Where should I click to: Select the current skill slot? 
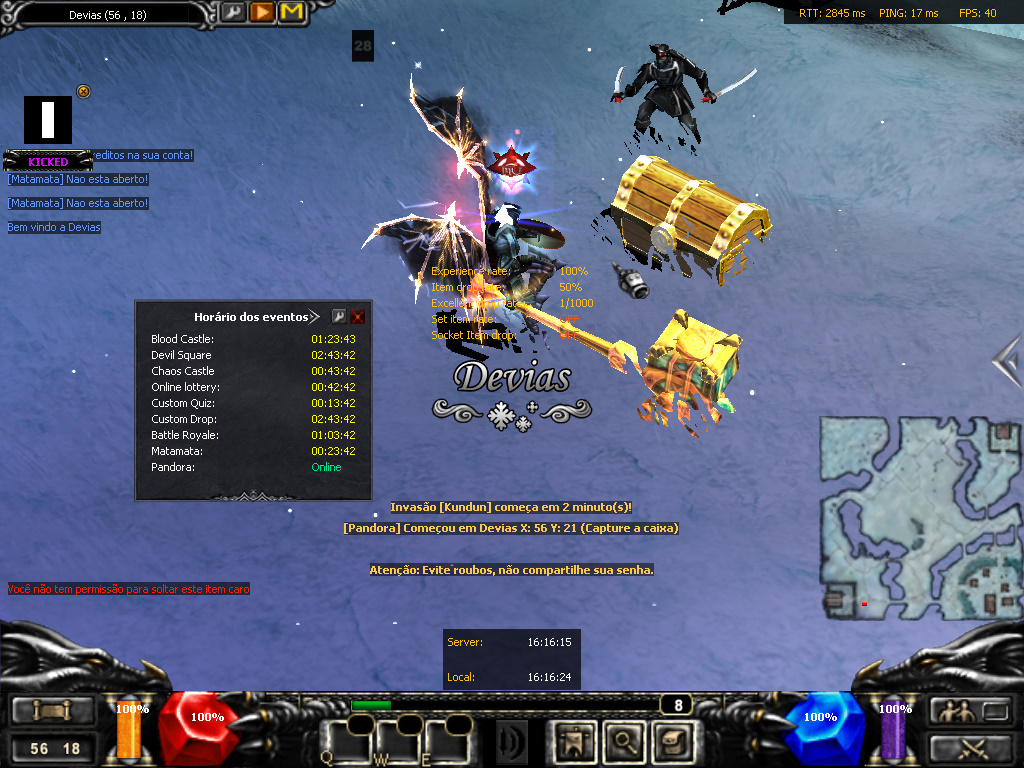(511, 741)
